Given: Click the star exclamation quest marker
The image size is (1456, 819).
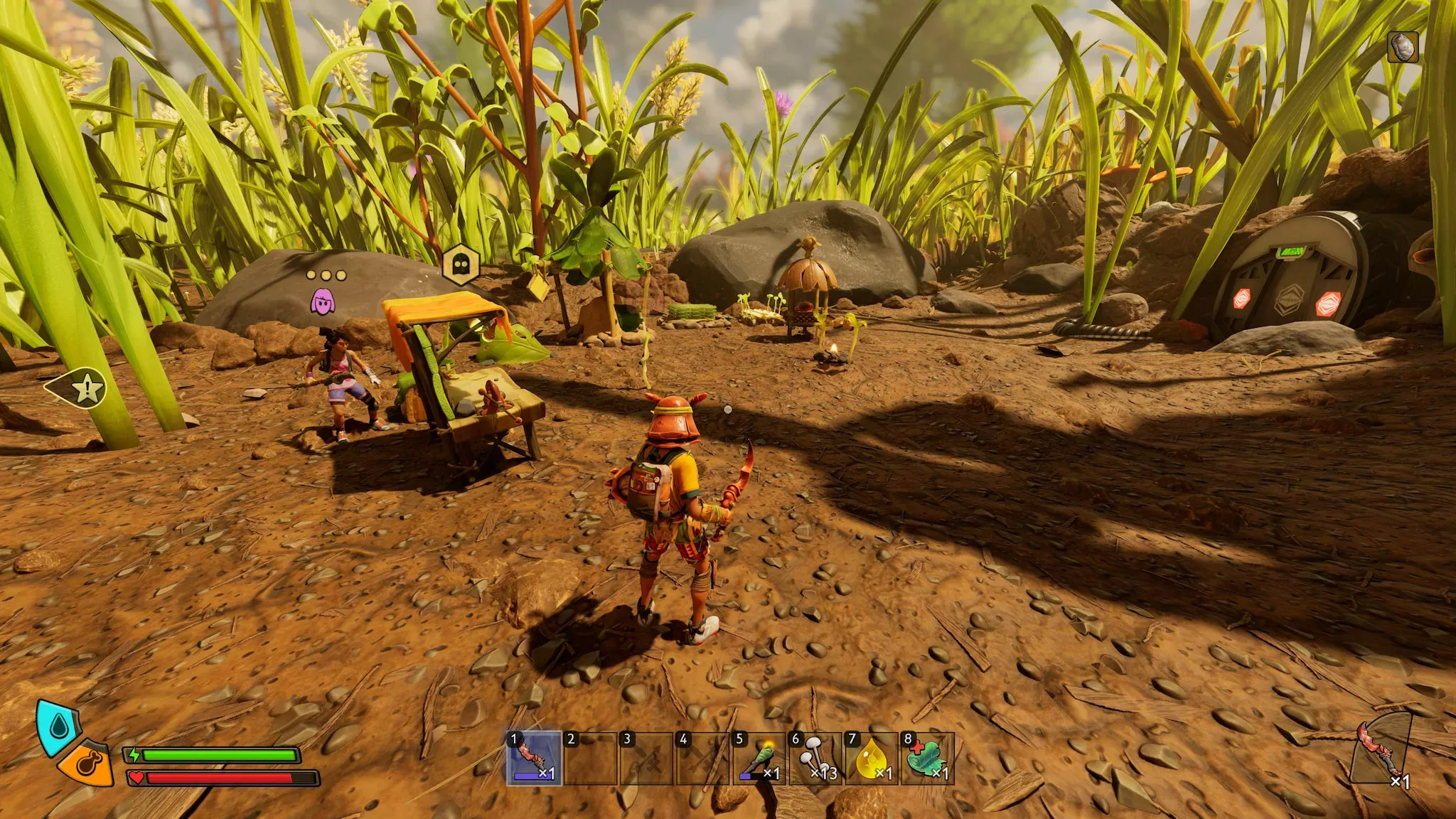Looking at the screenshot, I should (86, 388).
